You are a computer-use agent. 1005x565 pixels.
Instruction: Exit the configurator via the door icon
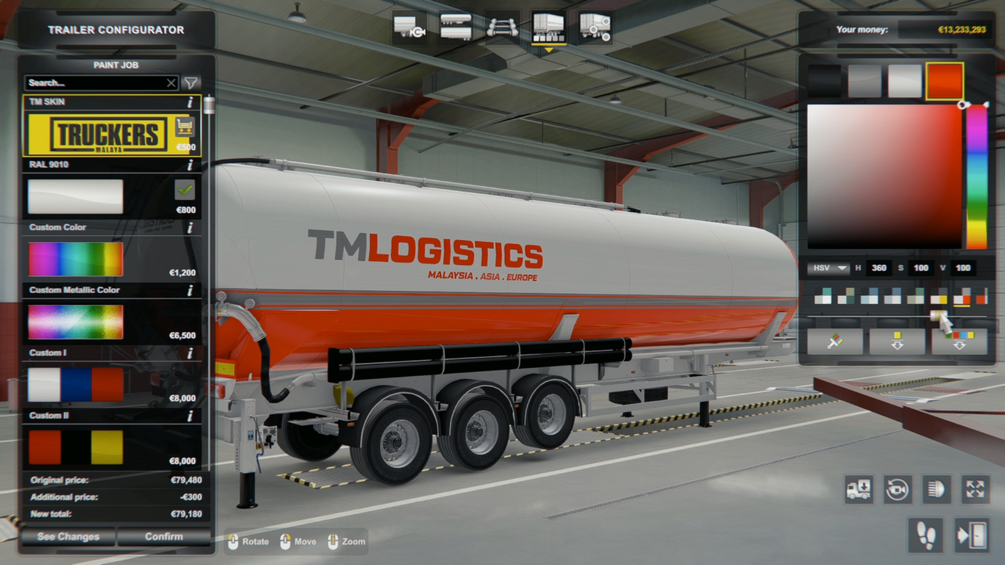point(971,535)
